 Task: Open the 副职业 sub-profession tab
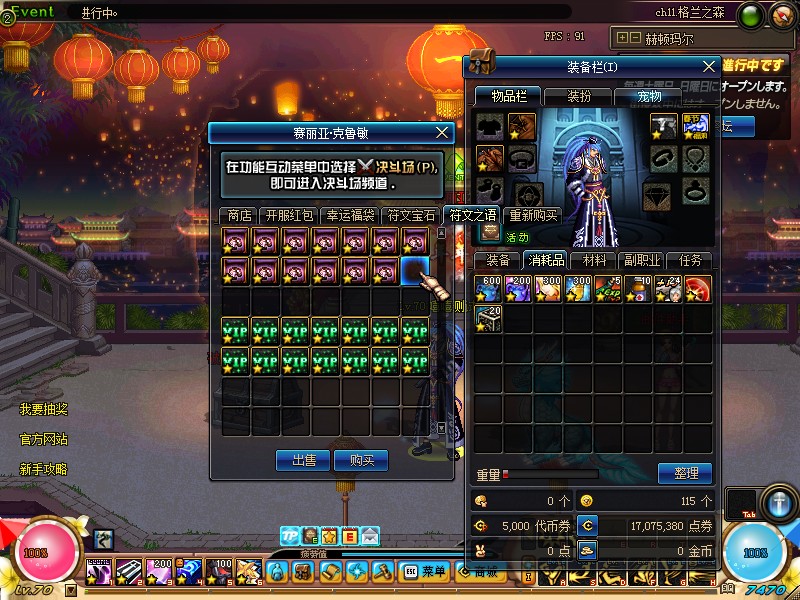pos(641,261)
